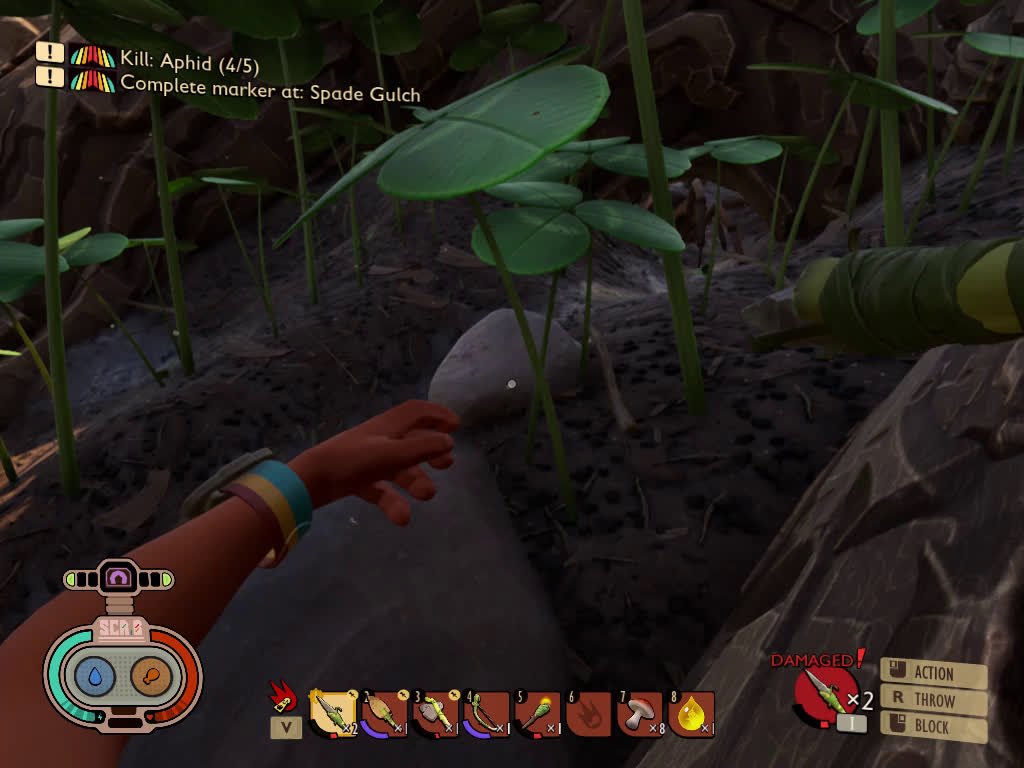Select the mushroom stack in slot 7
The image size is (1024, 768).
click(640, 713)
